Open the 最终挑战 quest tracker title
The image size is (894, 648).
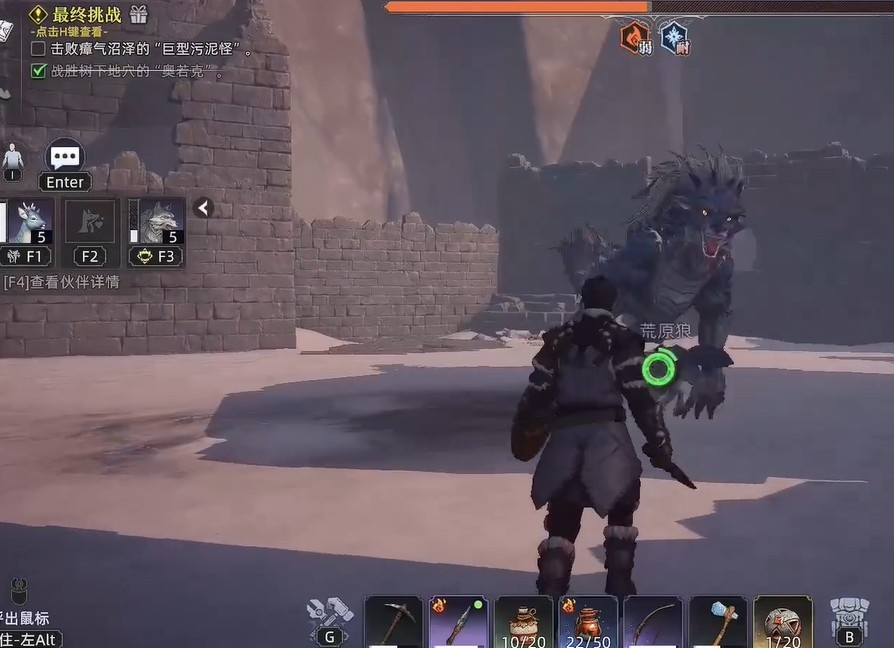click(87, 14)
